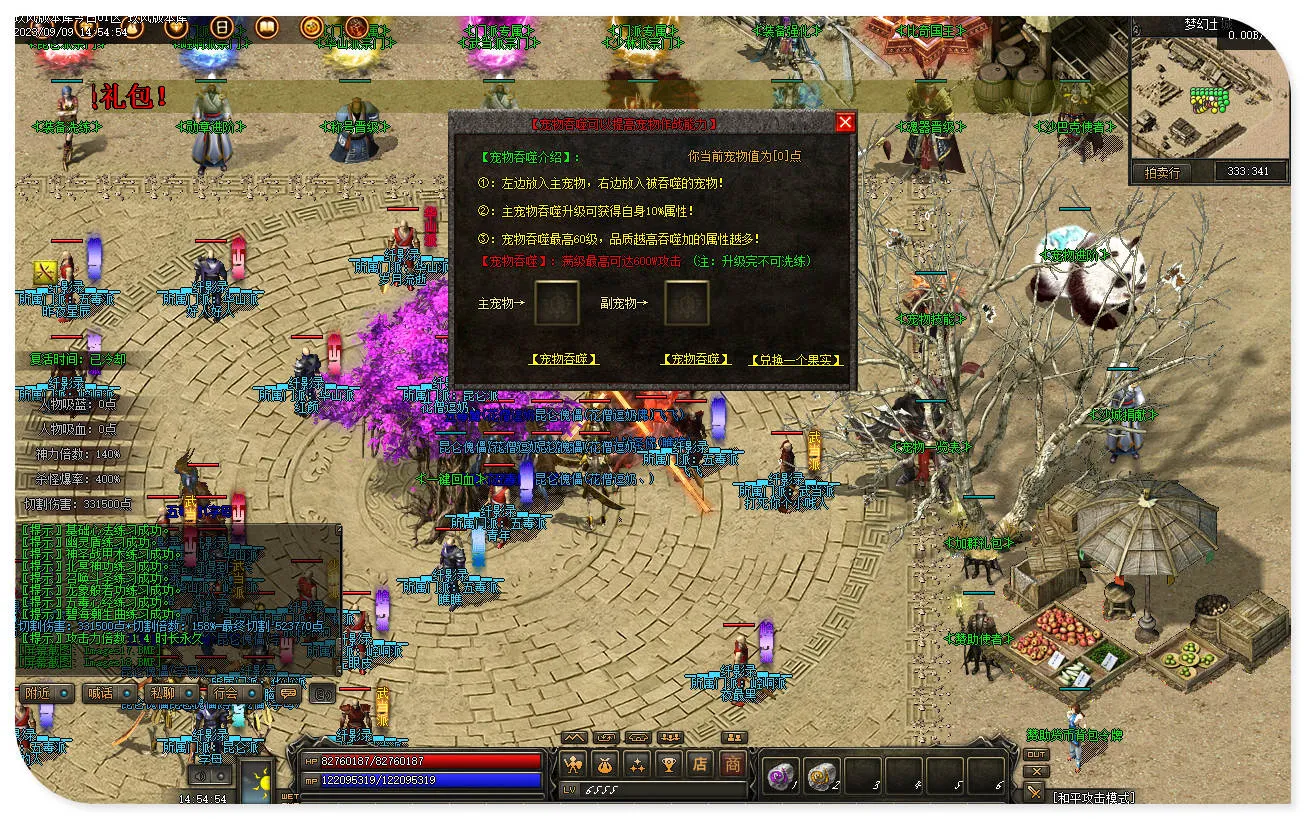Click the minimap in the corner
Viewport: 1306px width, 819px height.
tap(1211, 96)
